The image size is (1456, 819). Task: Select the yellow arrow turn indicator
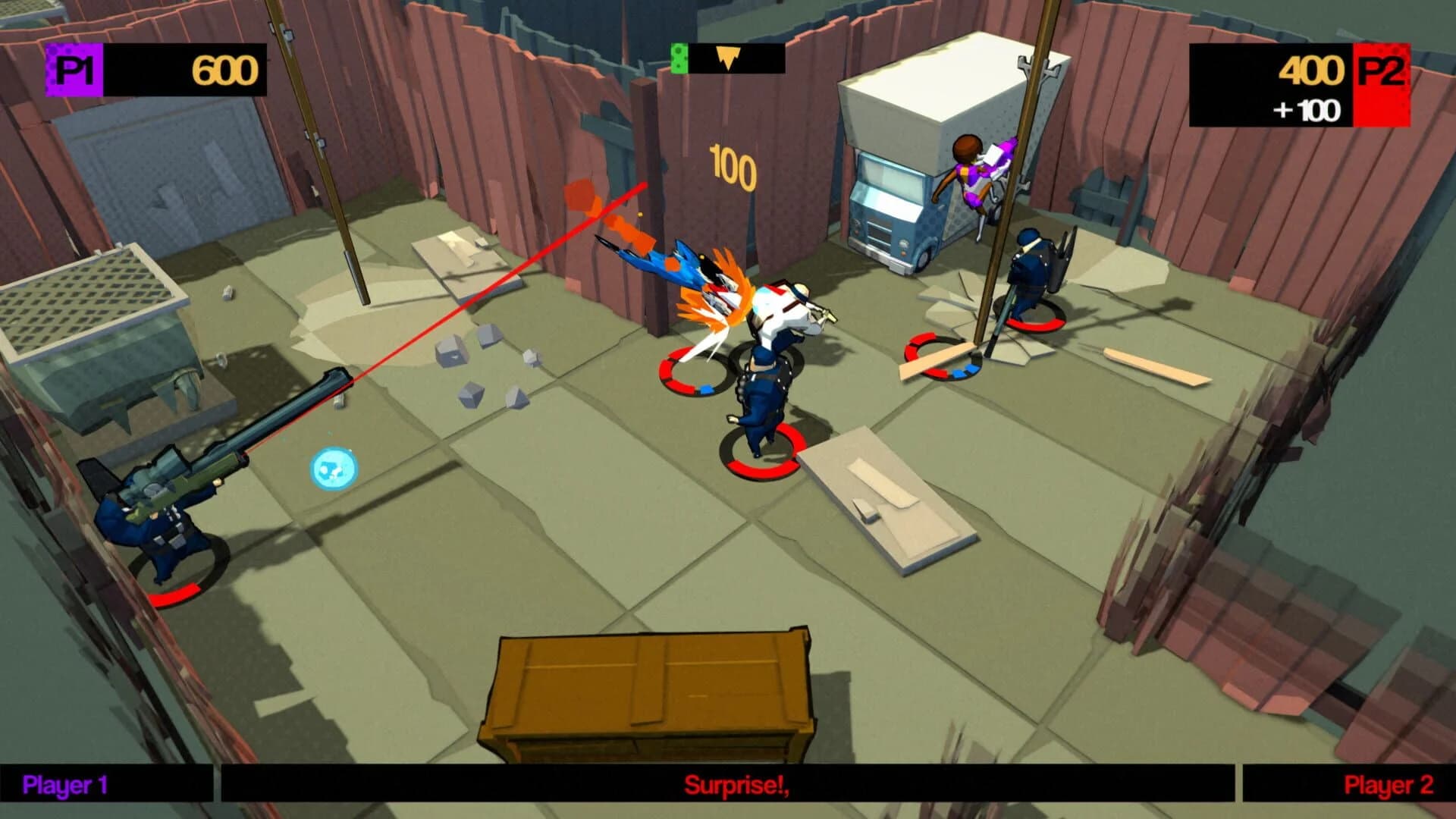point(729,56)
